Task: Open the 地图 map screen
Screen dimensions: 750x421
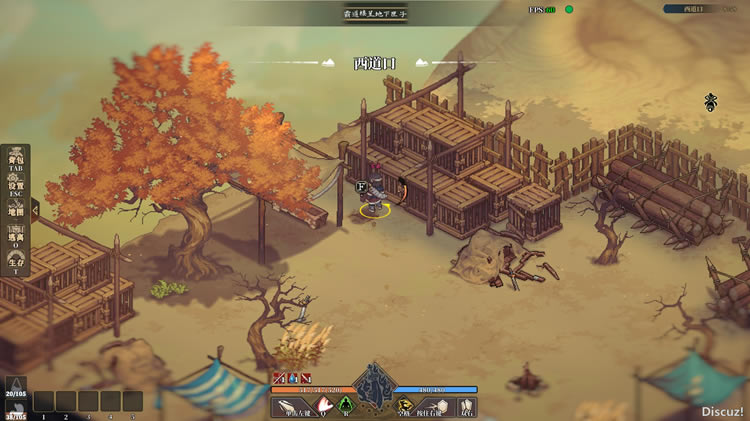Action: pyautogui.click(x=16, y=212)
